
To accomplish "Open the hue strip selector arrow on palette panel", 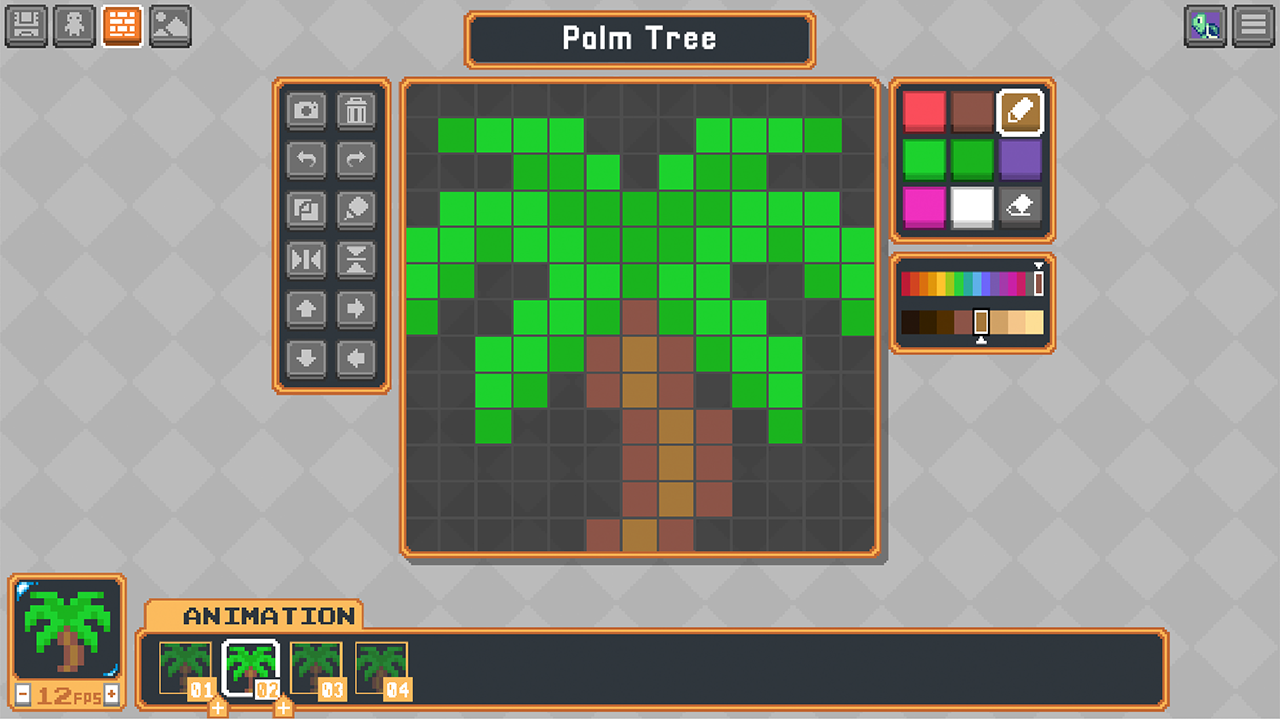I will tap(1040, 267).
